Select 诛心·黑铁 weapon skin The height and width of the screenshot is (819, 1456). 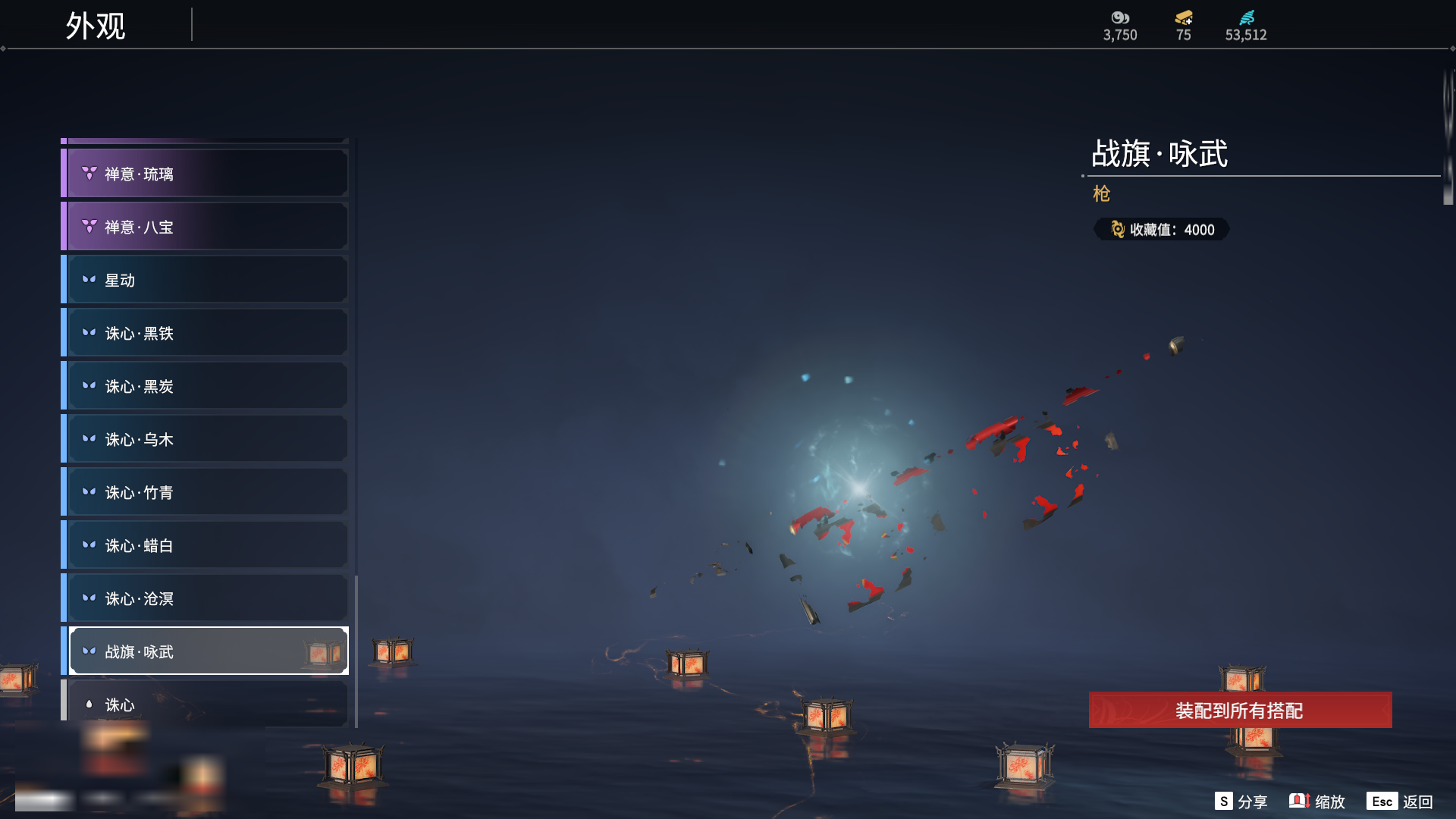(x=205, y=334)
